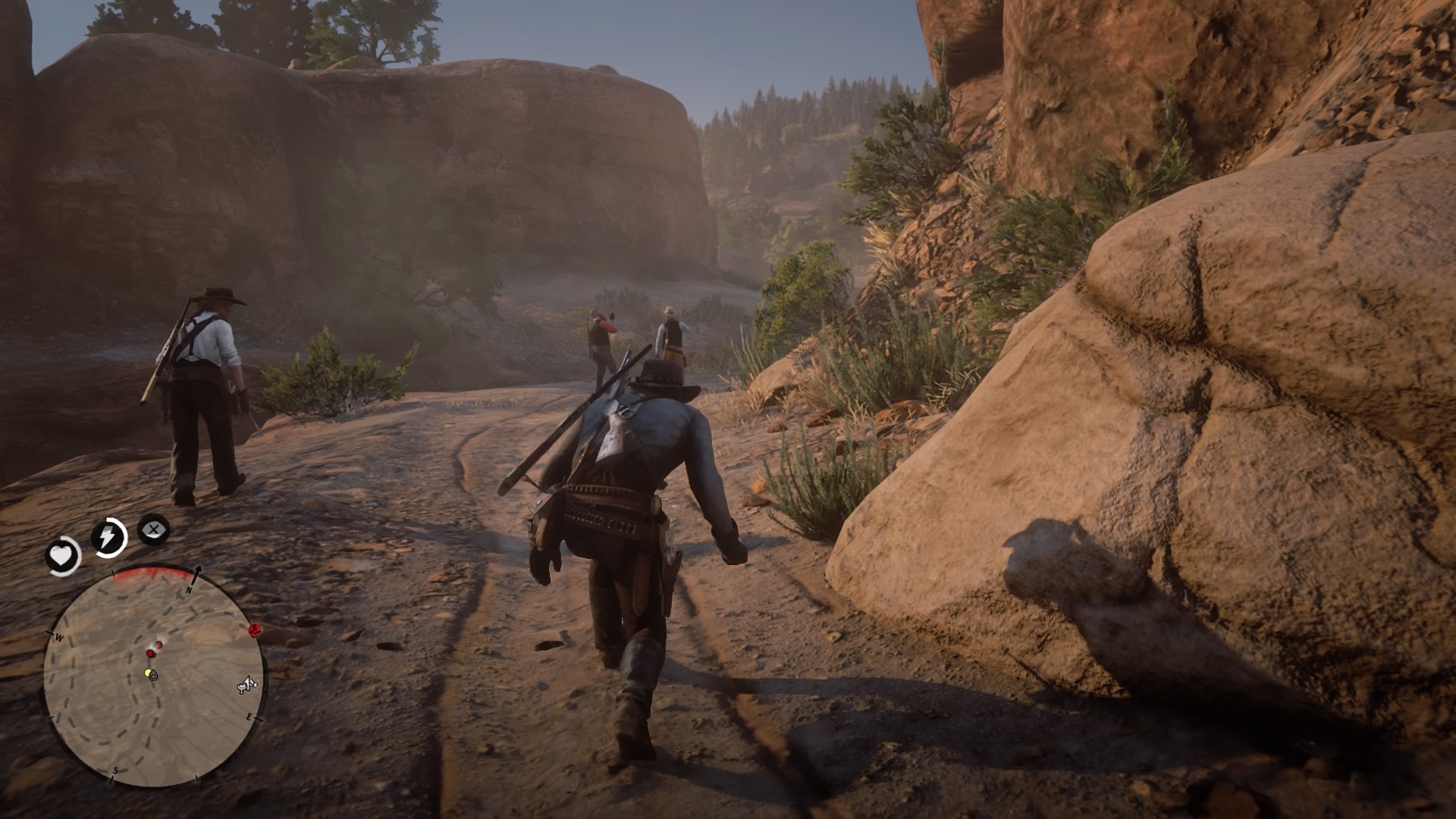The image size is (1456, 819).
Task: Click the north compass arrow on the radar
Action: coord(198,573)
